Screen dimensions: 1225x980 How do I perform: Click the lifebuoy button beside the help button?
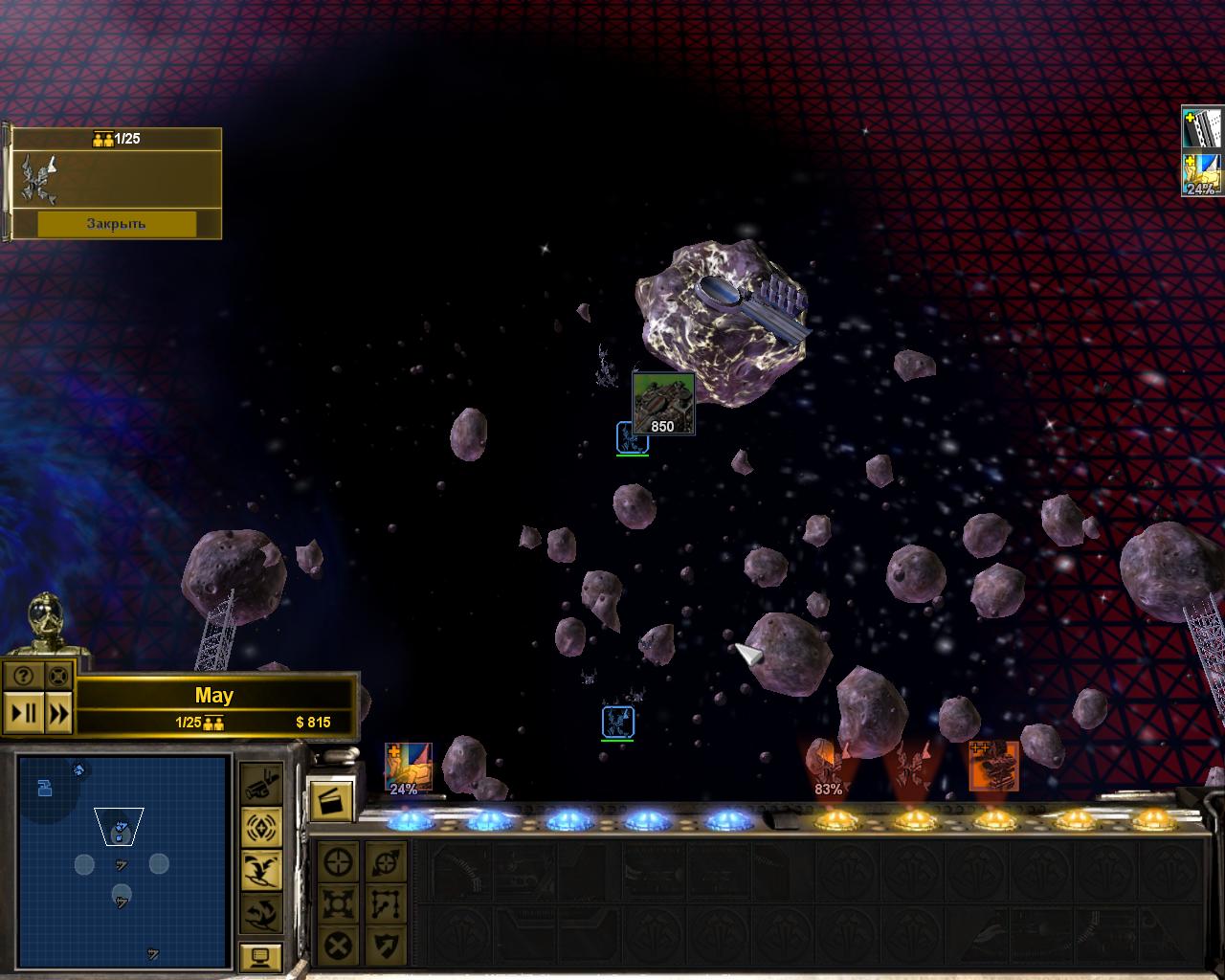(x=58, y=676)
